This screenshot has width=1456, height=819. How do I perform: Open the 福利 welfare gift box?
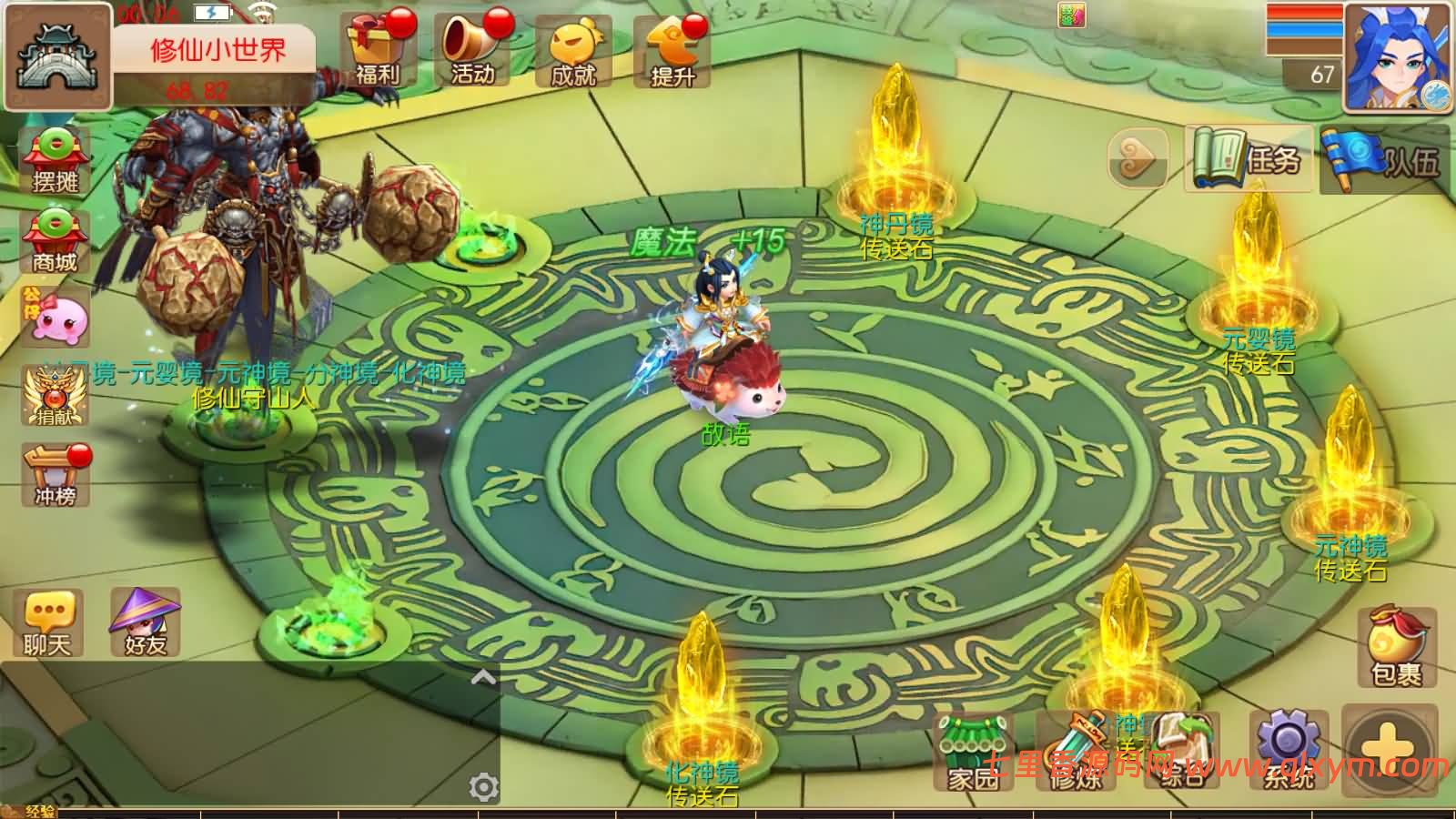coord(377,50)
